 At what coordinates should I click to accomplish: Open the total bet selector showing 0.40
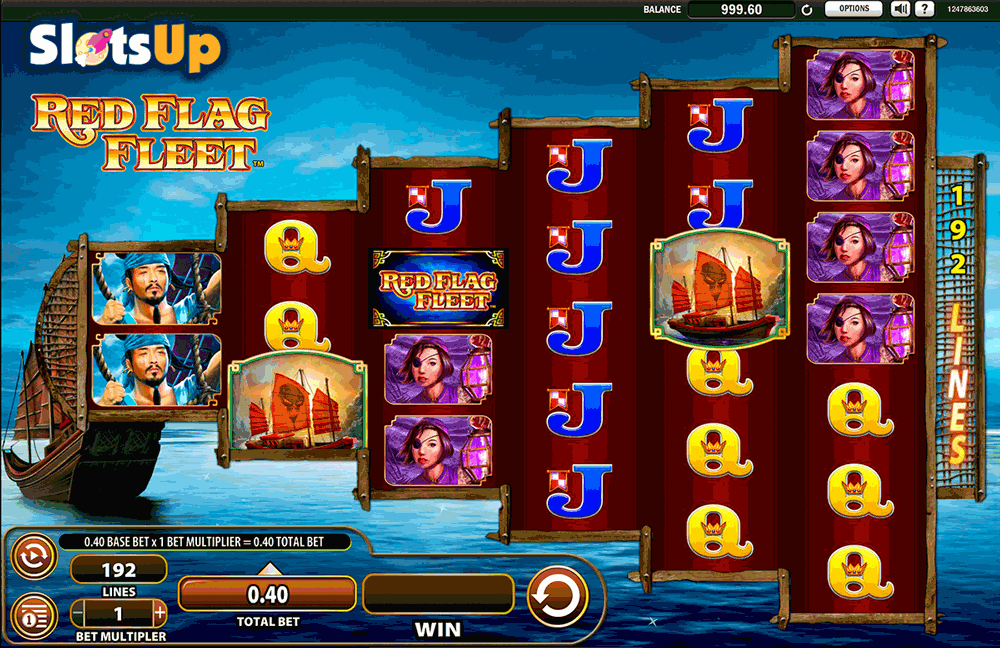[267, 595]
